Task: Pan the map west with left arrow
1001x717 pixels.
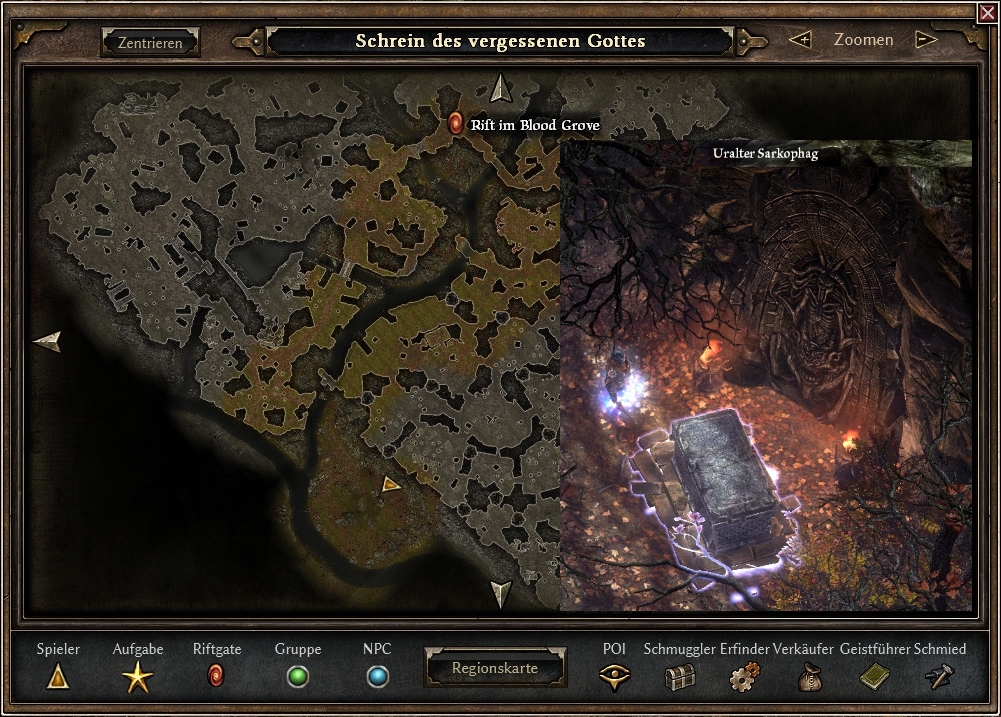Action: click(x=47, y=342)
